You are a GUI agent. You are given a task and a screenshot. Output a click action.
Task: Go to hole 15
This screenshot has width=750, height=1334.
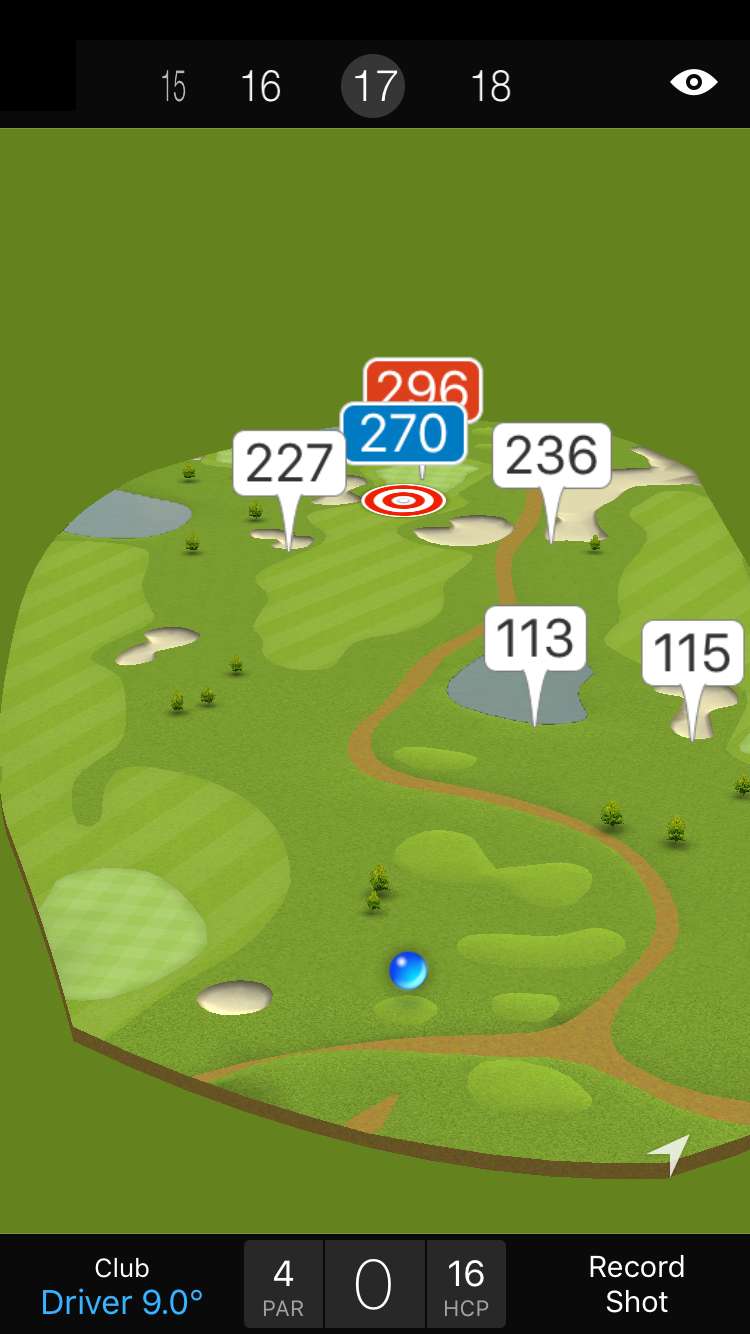[173, 87]
